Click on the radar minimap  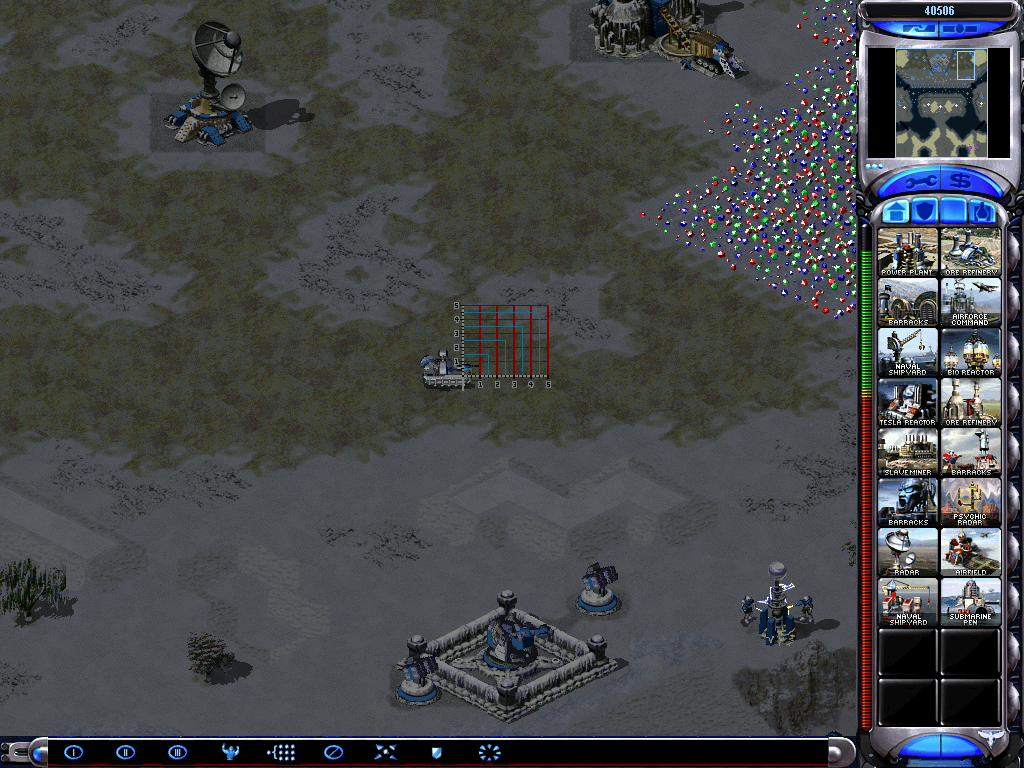934,103
